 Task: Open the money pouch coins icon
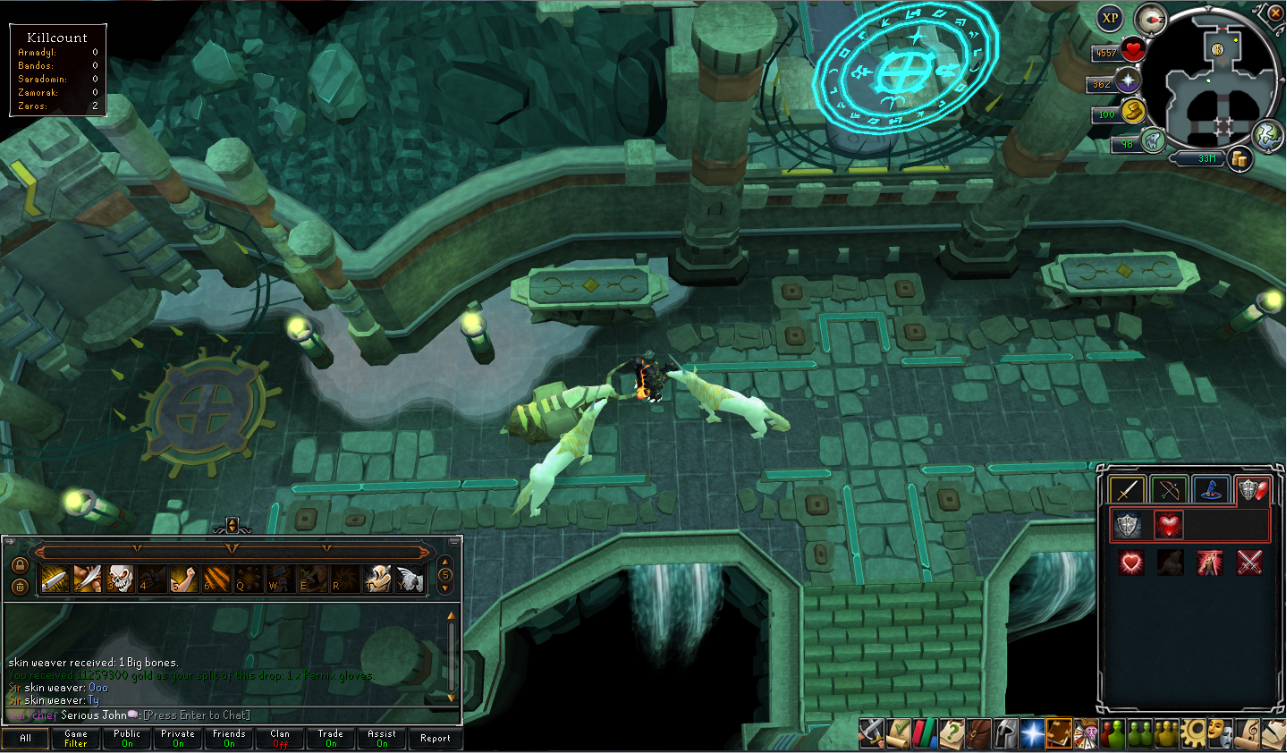[x=1241, y=159]
